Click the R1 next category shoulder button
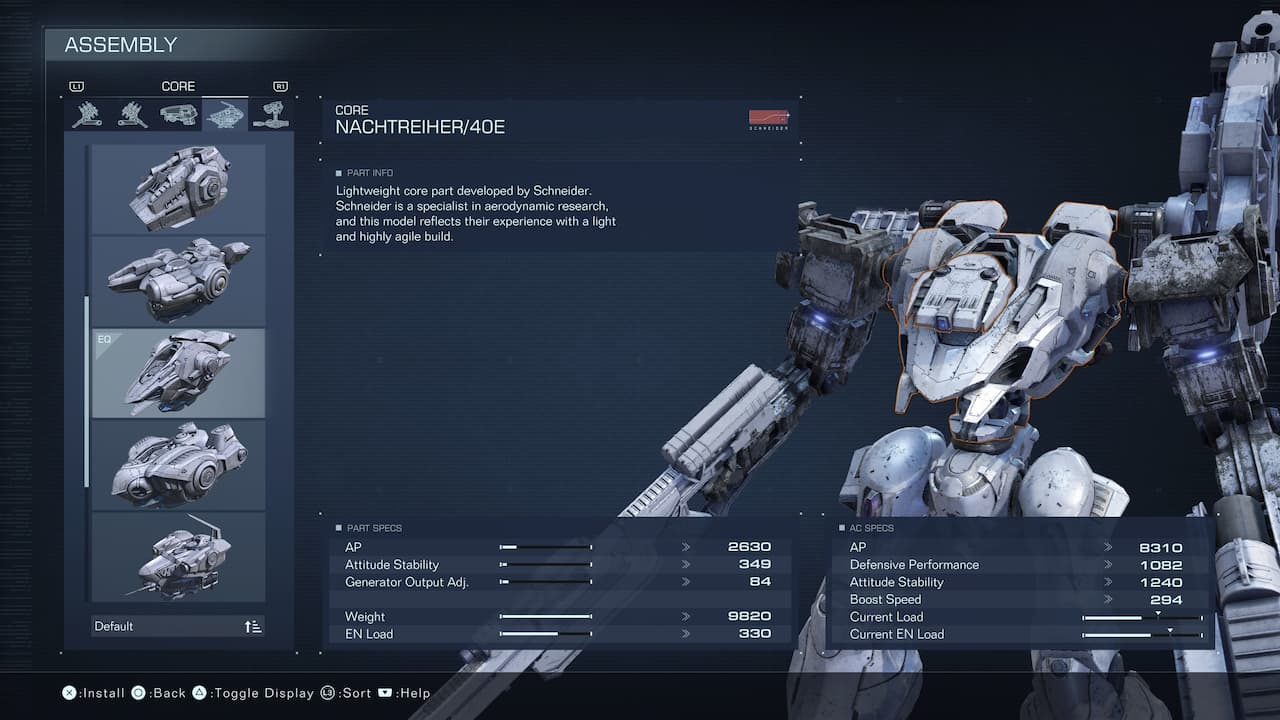This screenshot has height=720, width=1280. [x=281, y=86]
